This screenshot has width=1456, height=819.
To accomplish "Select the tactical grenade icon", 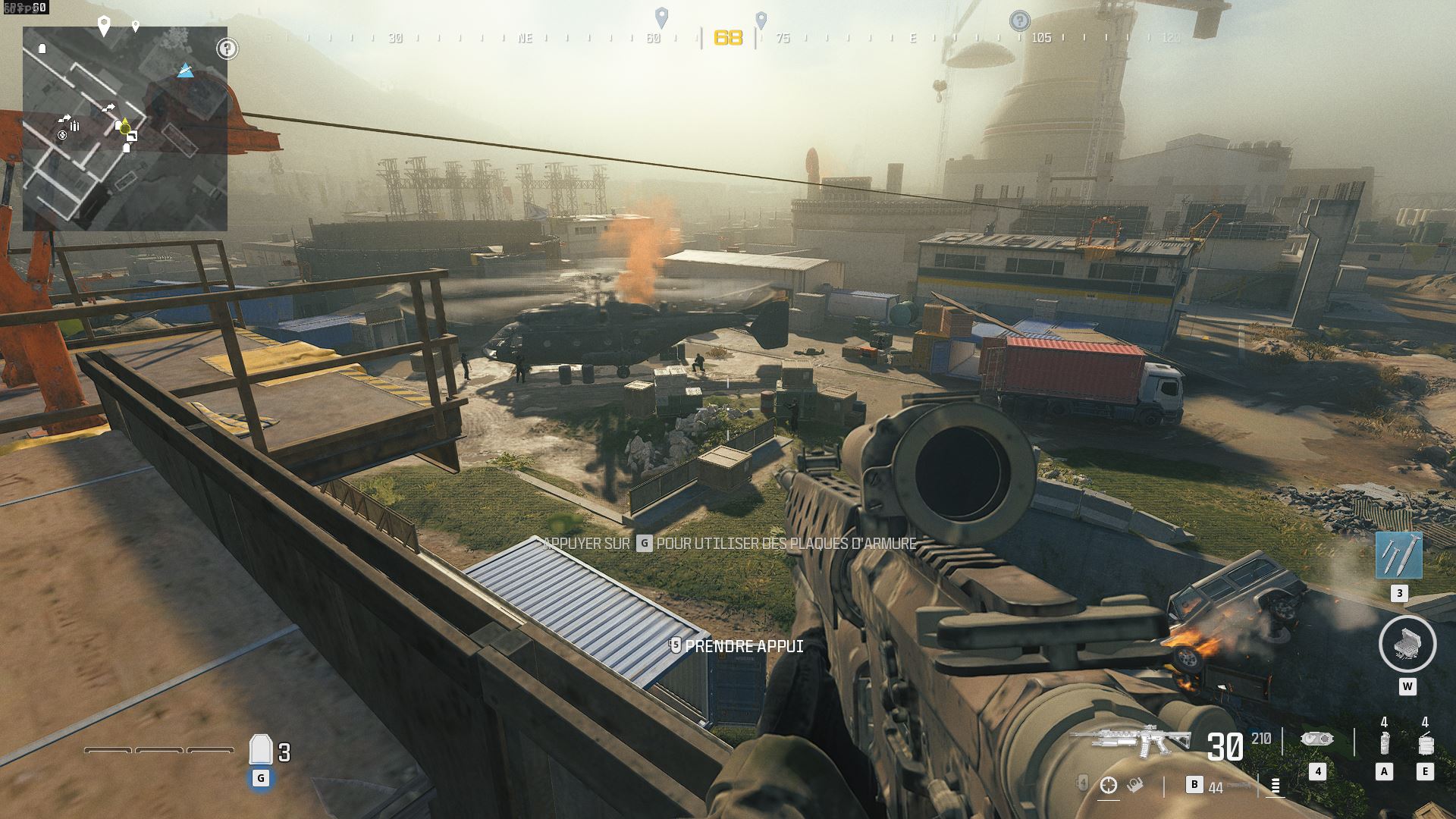I will pyautogui.click(x=1384, y=743).
